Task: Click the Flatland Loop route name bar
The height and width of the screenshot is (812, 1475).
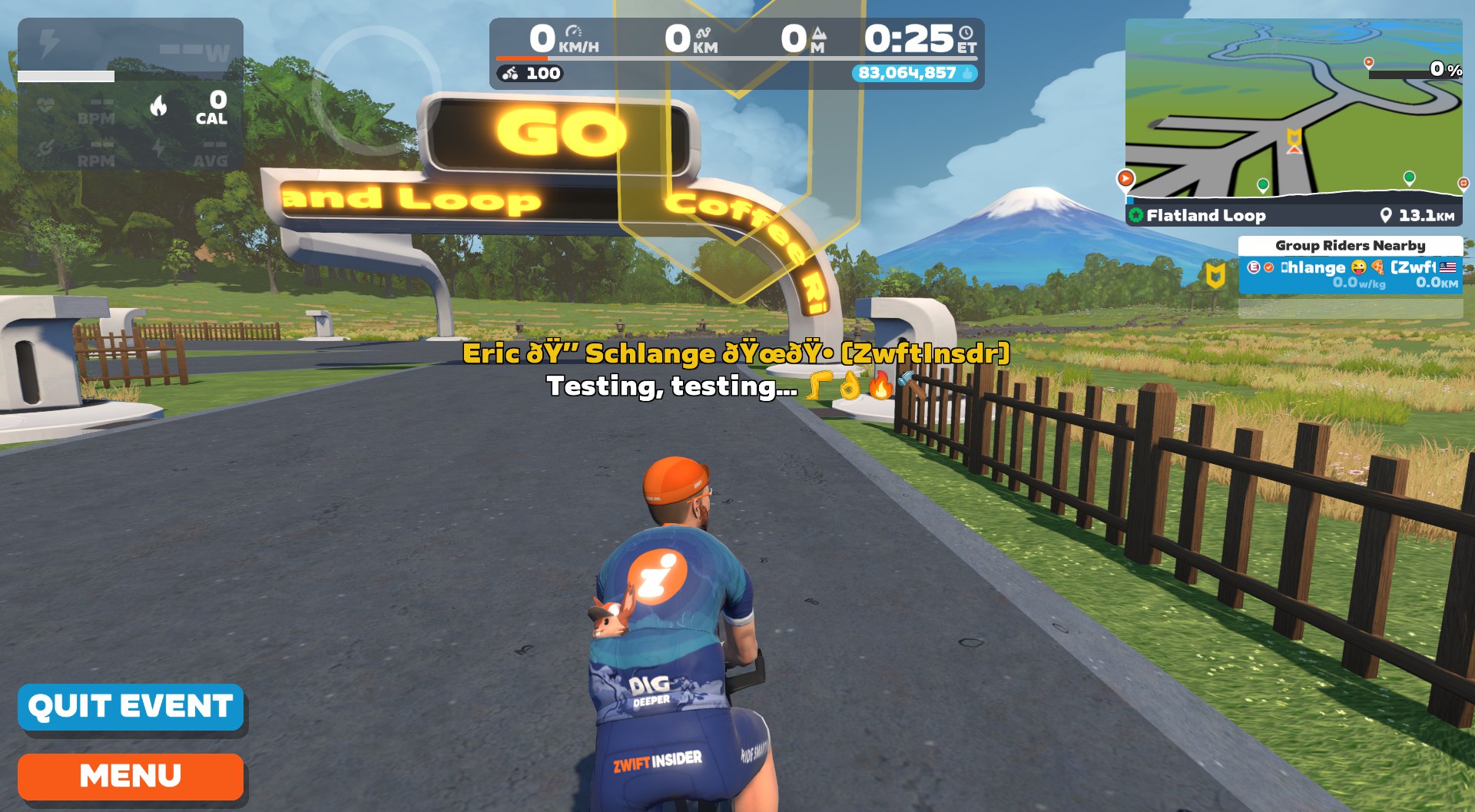Action: point(1293,216)
